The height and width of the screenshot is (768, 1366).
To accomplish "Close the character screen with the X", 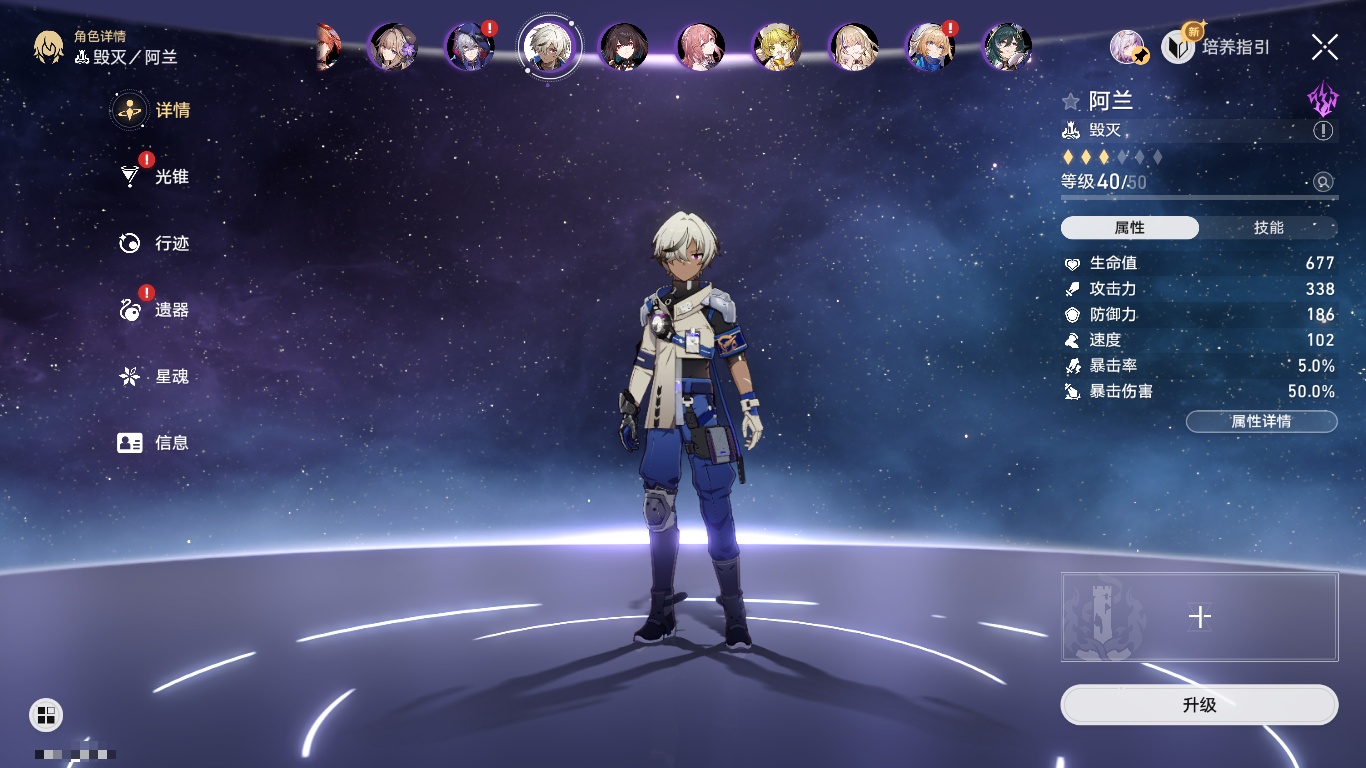I will click(x=1325, y=46).
